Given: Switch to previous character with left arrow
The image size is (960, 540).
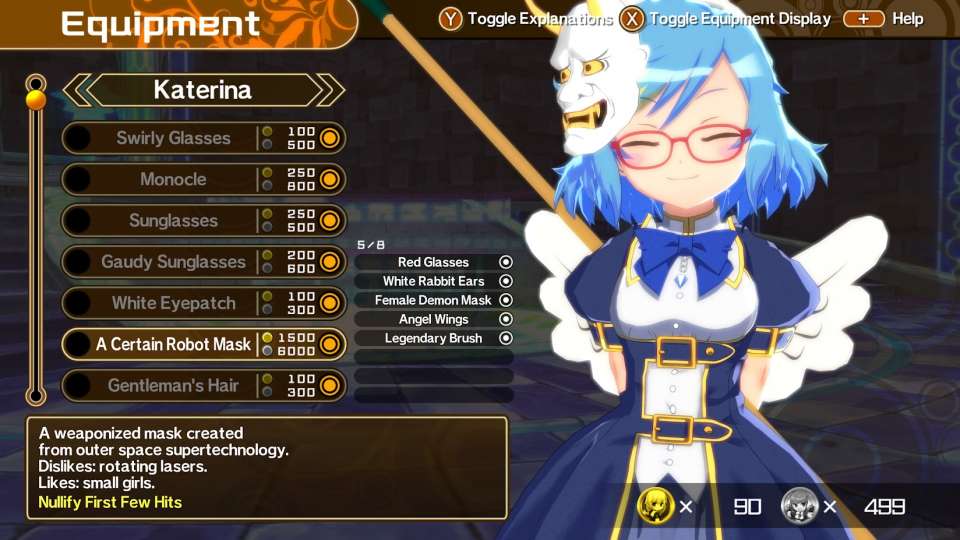Looking at the screenshot, I should [76, 90].
